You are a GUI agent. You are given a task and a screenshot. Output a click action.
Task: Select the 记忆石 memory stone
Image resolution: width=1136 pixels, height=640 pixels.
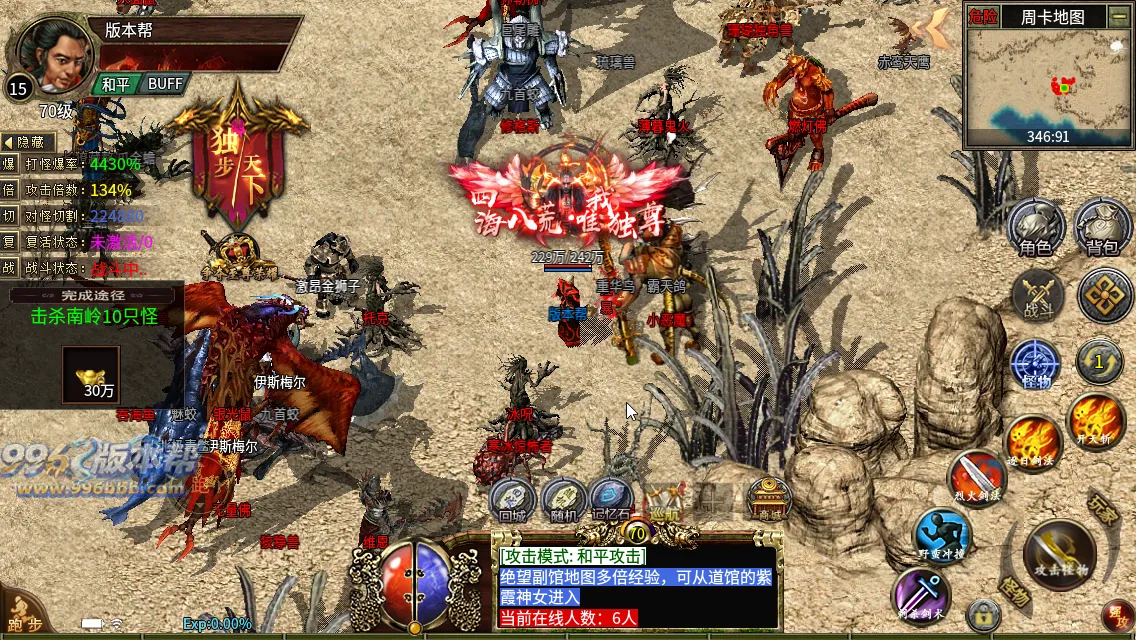611,499
